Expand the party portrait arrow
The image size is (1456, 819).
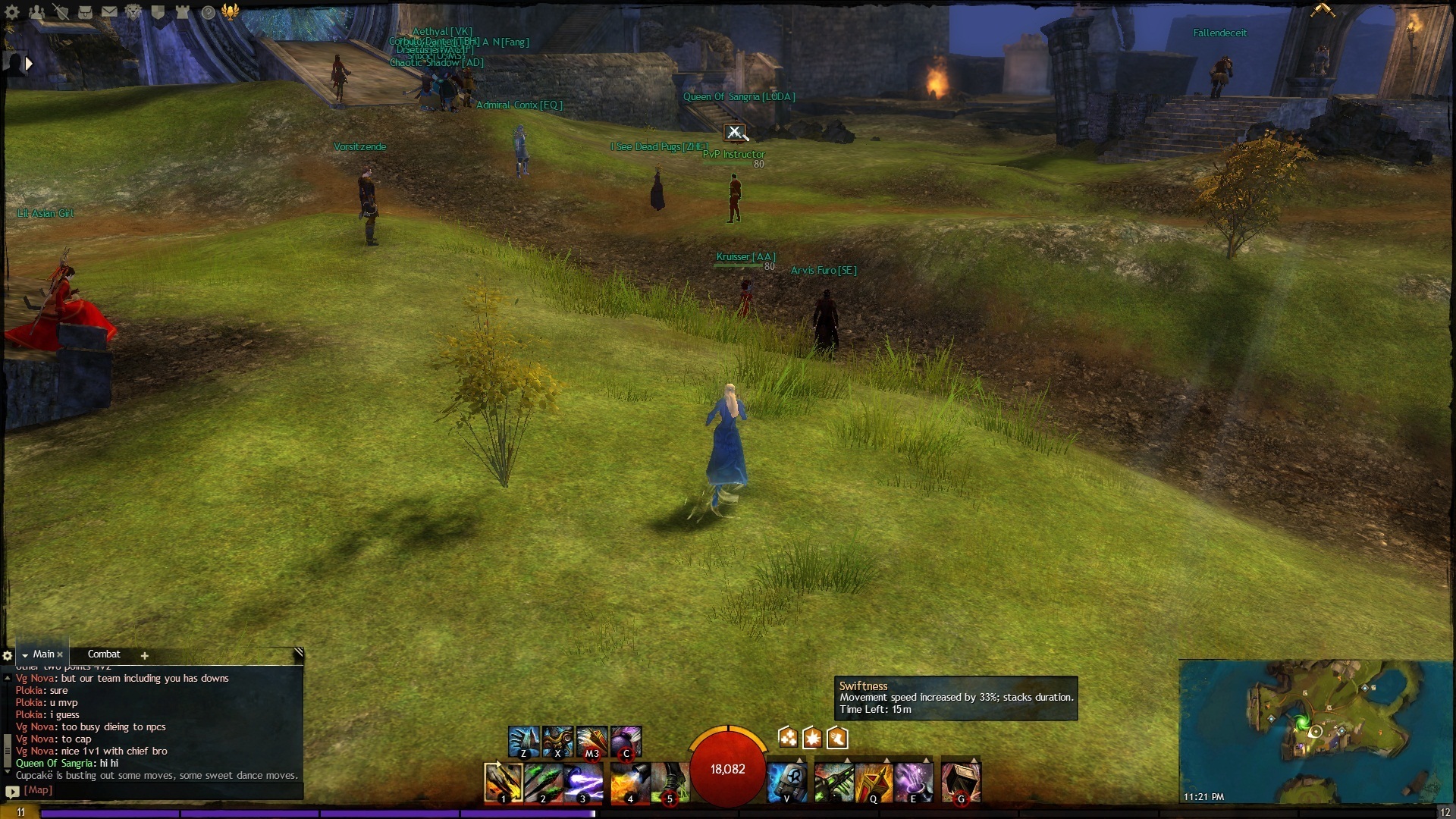click(29, 64)
